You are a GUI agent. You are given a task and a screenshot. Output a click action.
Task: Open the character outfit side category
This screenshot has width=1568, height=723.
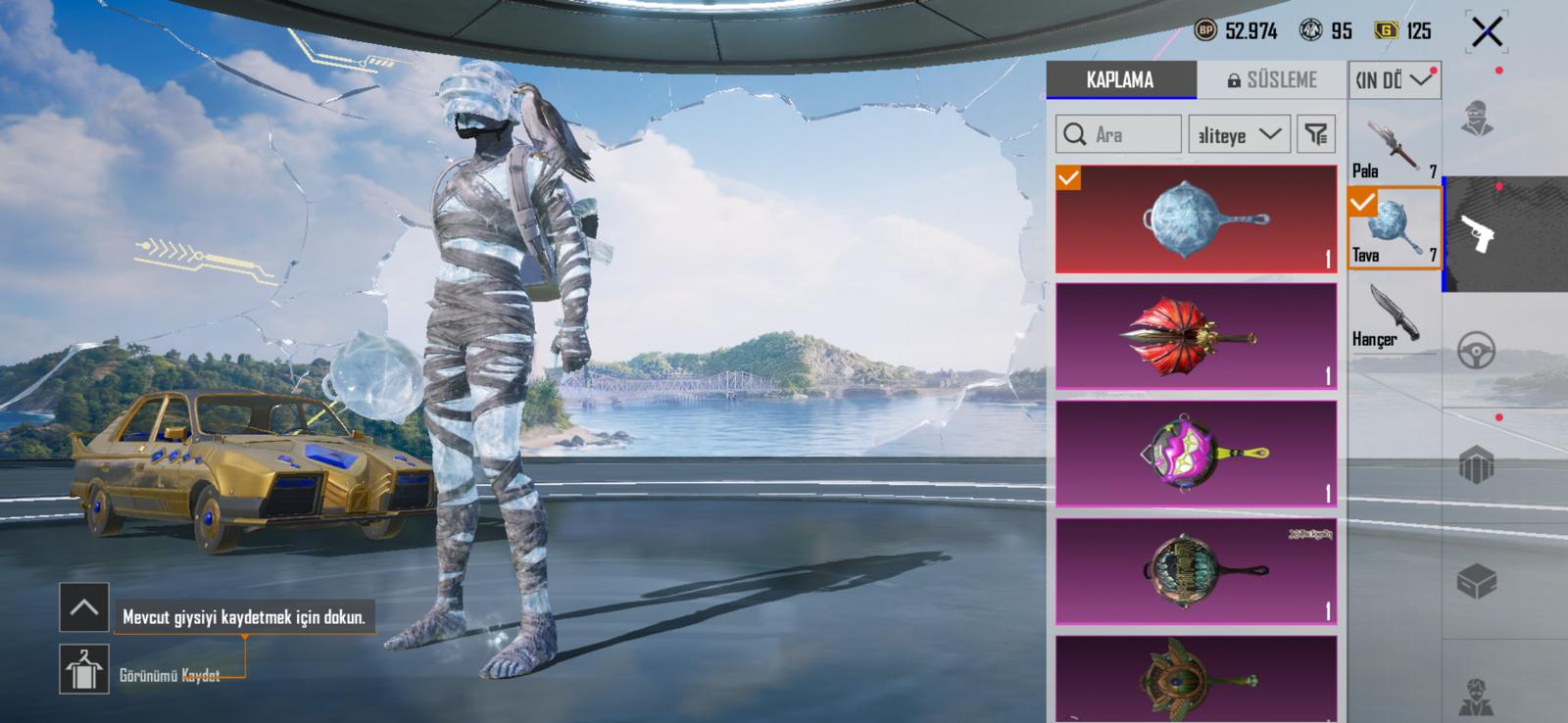[x=1477, y=118]
